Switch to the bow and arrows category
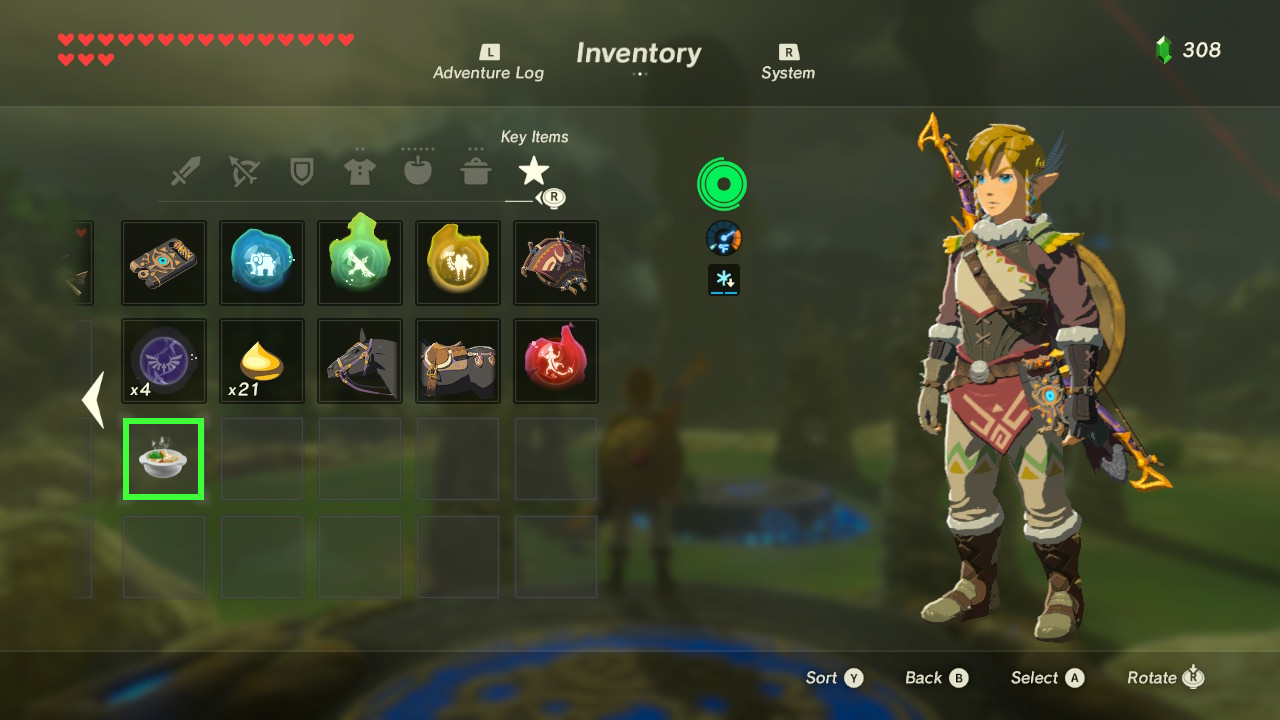This screenshot has width=1280, height=720. [244, 170]
